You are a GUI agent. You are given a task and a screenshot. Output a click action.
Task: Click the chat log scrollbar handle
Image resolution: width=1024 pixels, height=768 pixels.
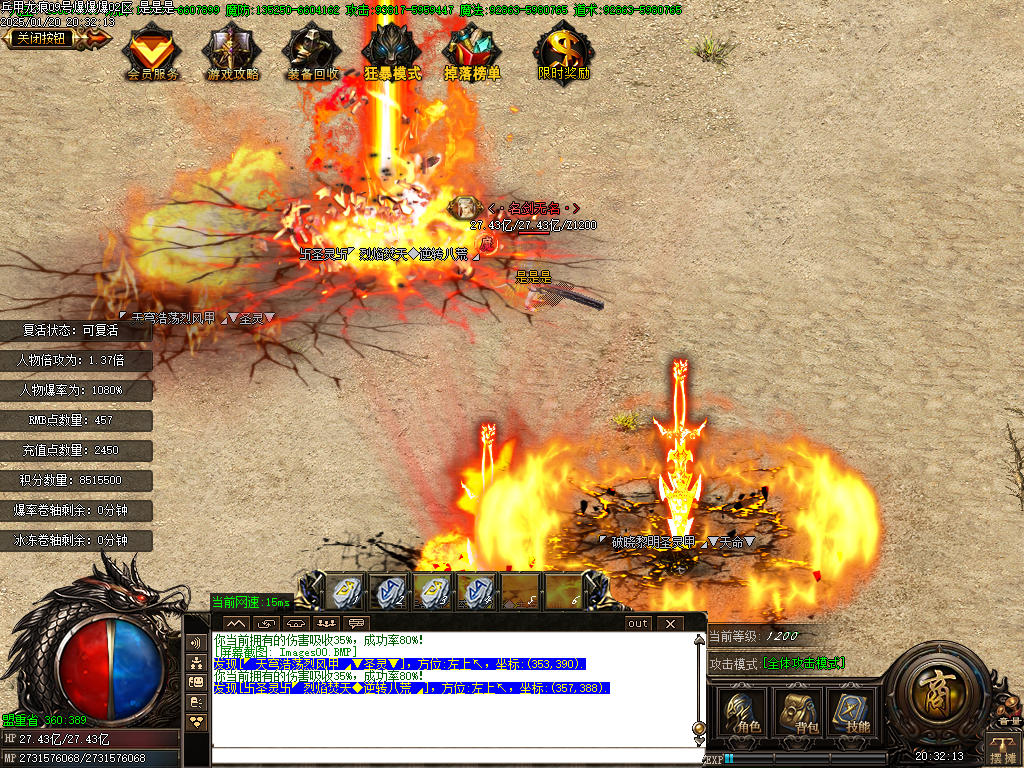(x=699, y=728)
